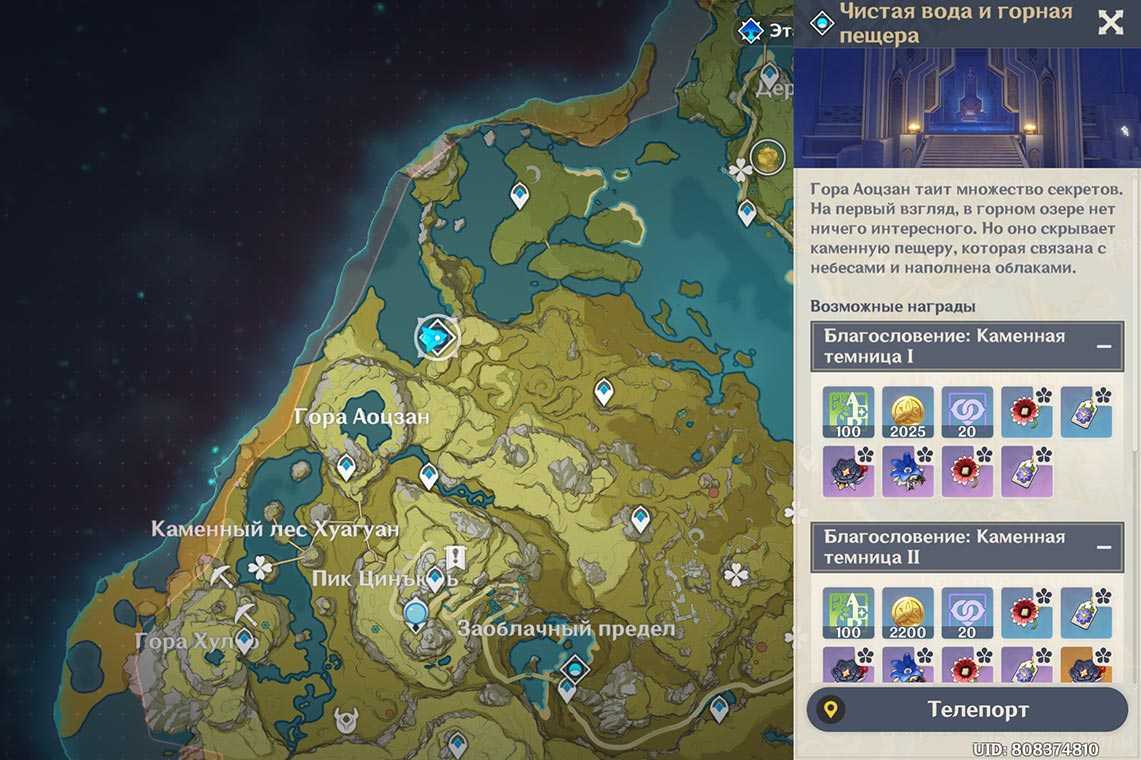The image size is (1141, 760).
Task: Teleport to the domain with Телепорт button
Action: click(967, 710)
